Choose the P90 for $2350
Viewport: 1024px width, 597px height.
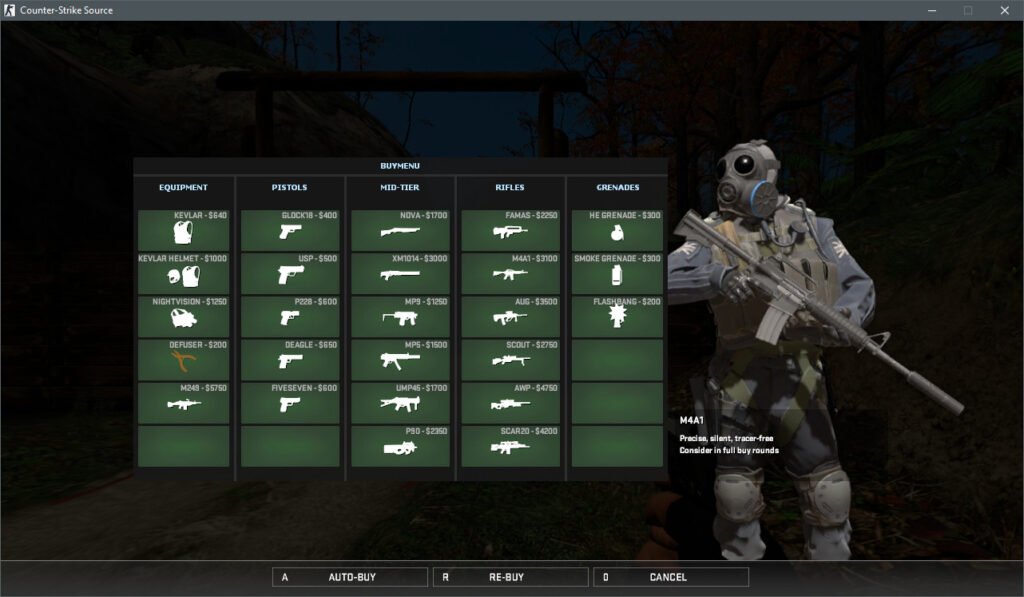(400, 446)
